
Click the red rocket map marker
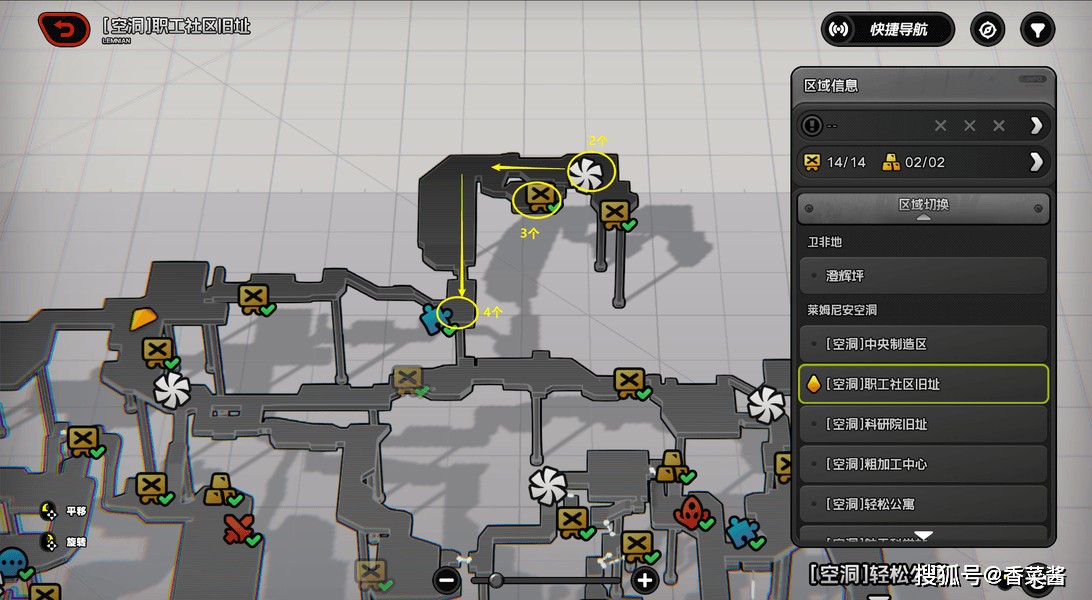coord(689,513)
